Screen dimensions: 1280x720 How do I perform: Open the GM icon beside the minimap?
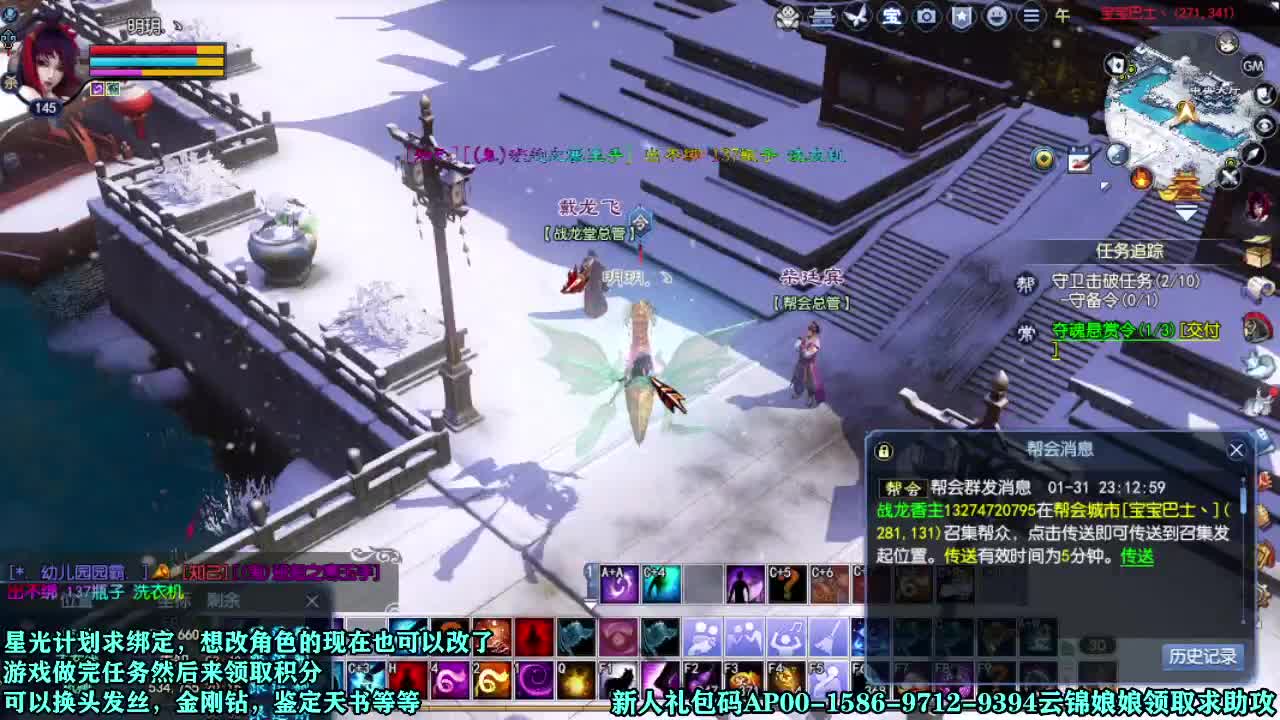pyautogui.click(x=1252, y=65)
